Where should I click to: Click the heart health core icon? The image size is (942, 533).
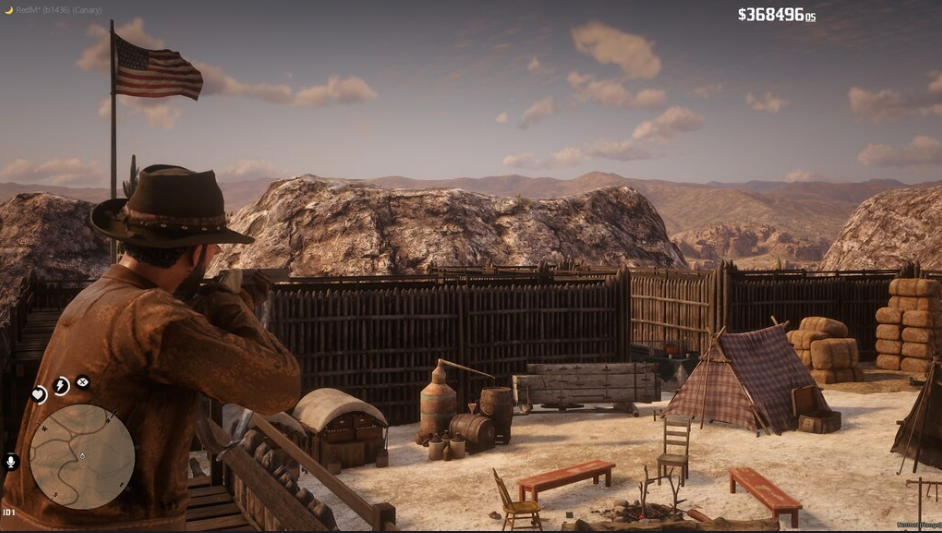pos(39,395)
